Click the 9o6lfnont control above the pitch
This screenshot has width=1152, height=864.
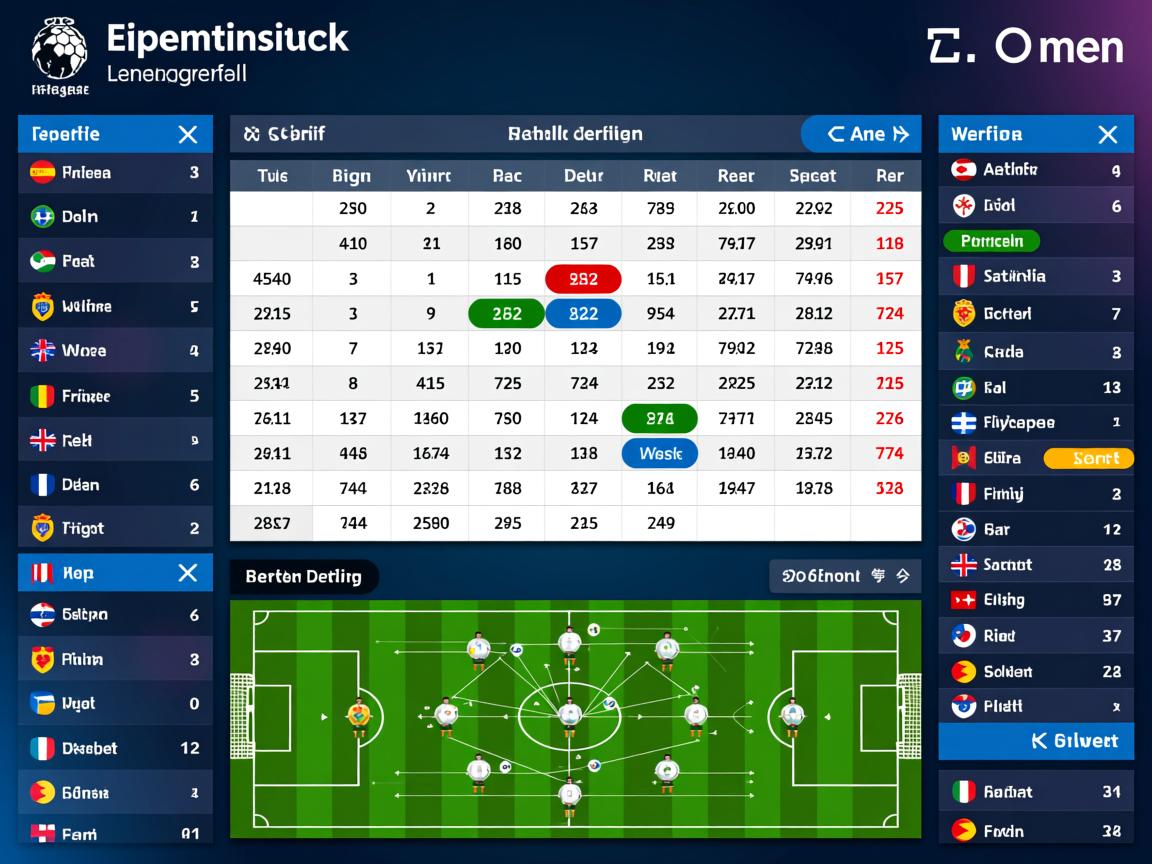click(x=845, y=576)
